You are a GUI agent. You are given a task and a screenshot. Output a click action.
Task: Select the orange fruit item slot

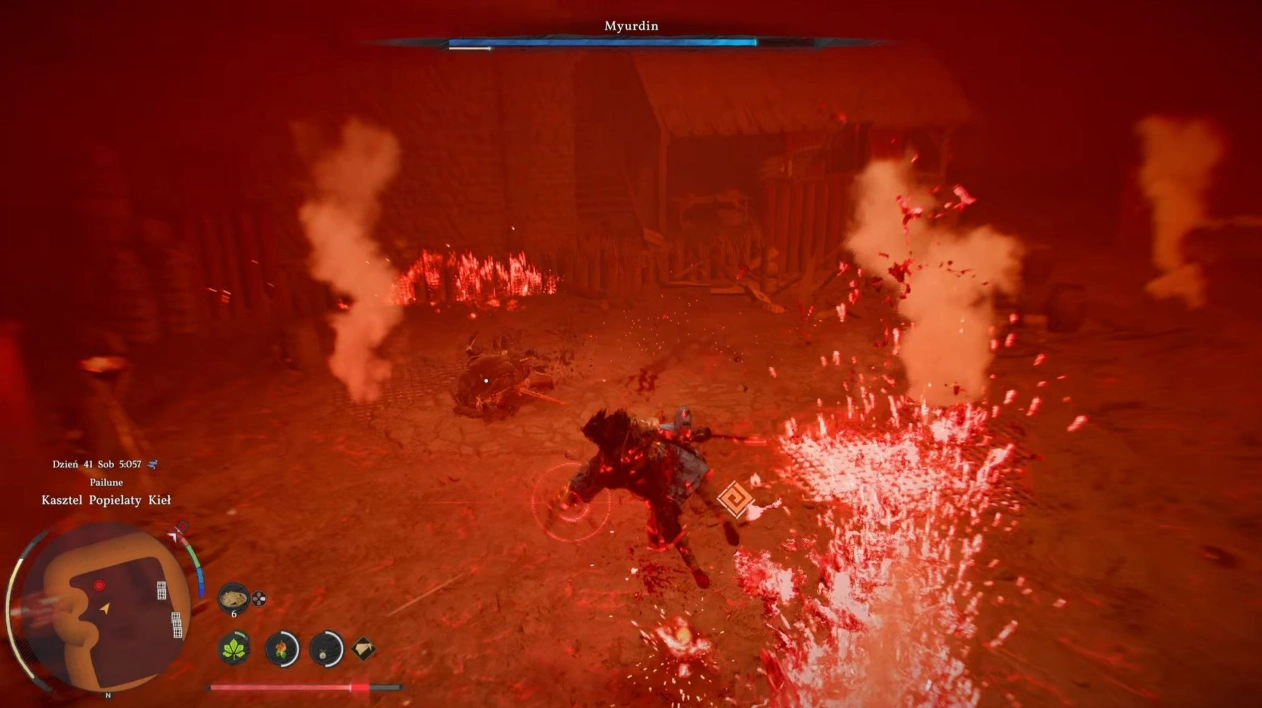click(x=281, y=649)
